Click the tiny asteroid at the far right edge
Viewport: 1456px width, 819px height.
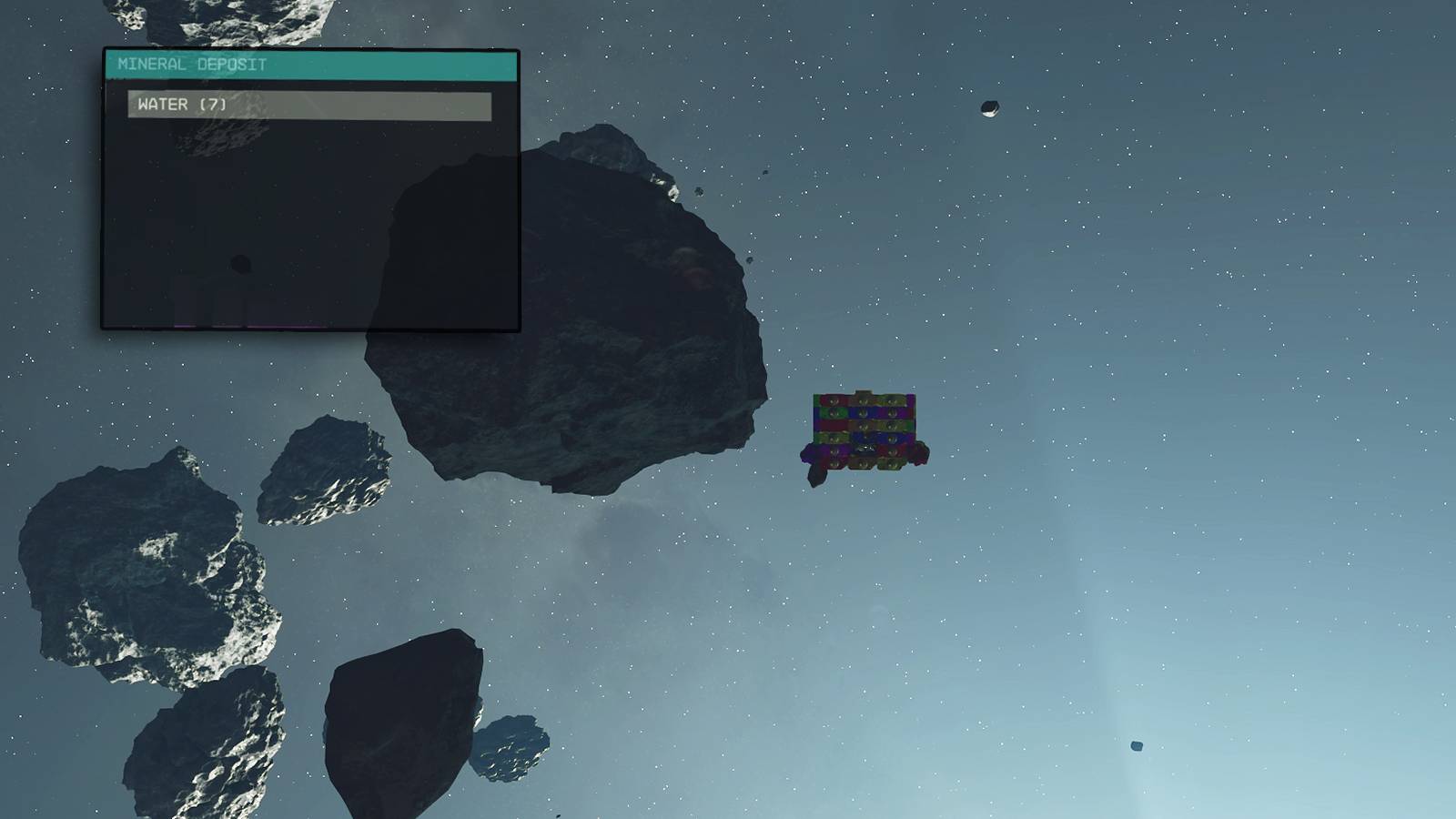pos(1136,746)
